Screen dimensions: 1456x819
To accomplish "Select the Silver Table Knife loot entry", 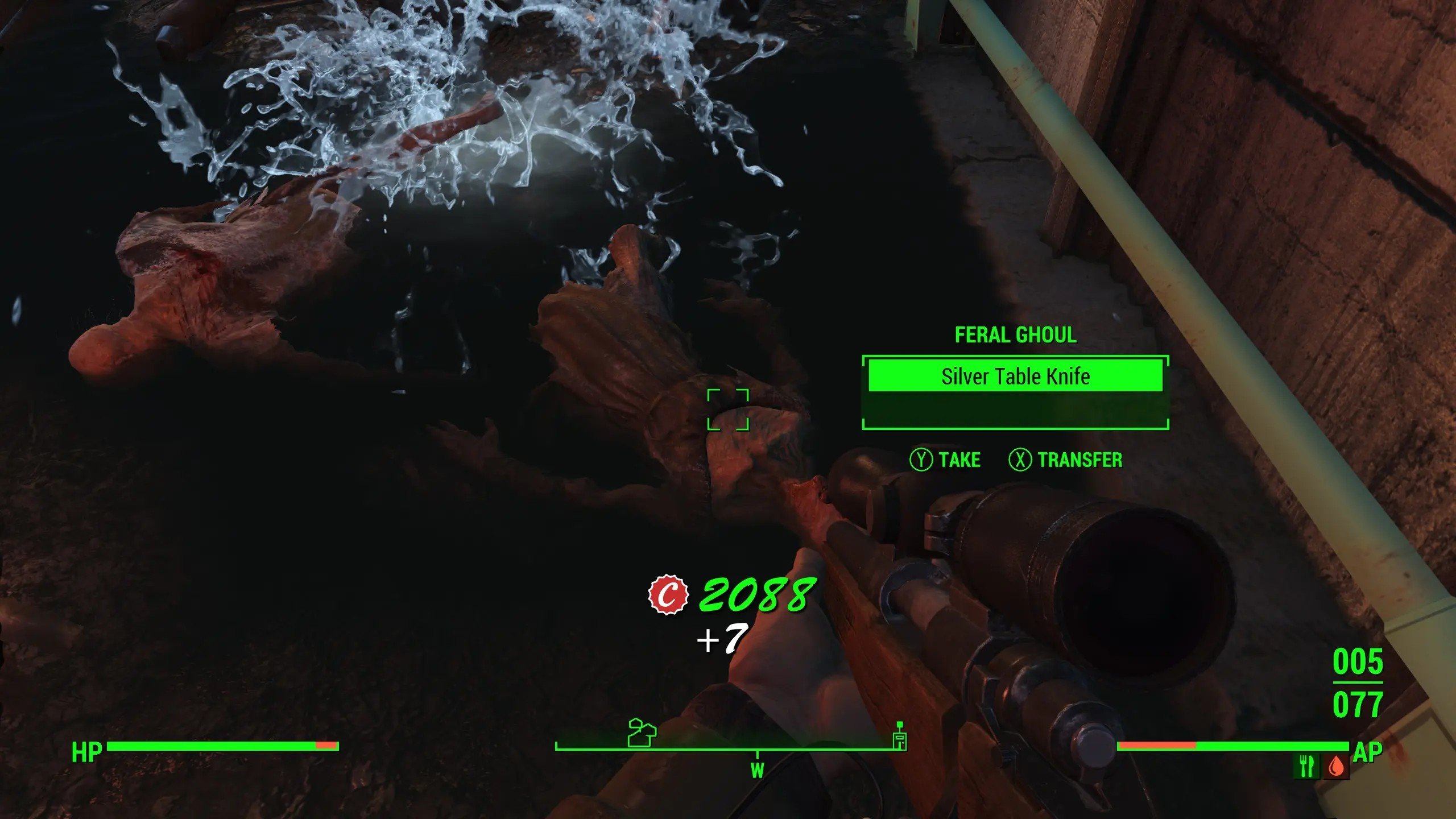I will 1015,376.
